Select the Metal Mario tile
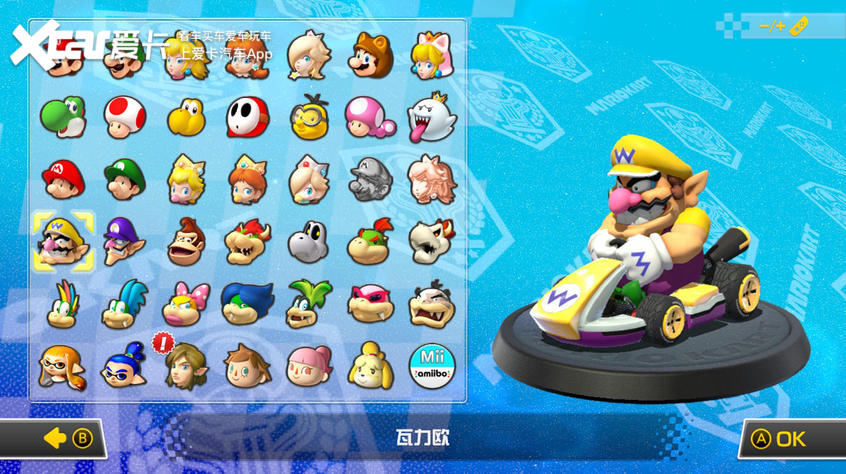This screenshot has height=474, width=846. [370, 180]
